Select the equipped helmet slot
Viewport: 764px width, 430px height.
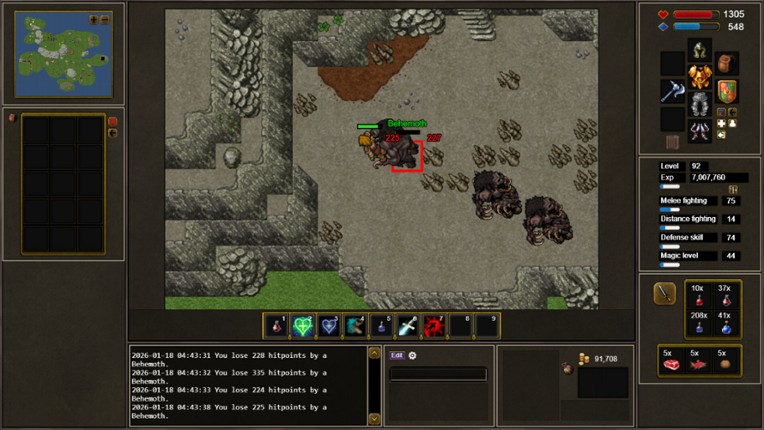point(699,51)
